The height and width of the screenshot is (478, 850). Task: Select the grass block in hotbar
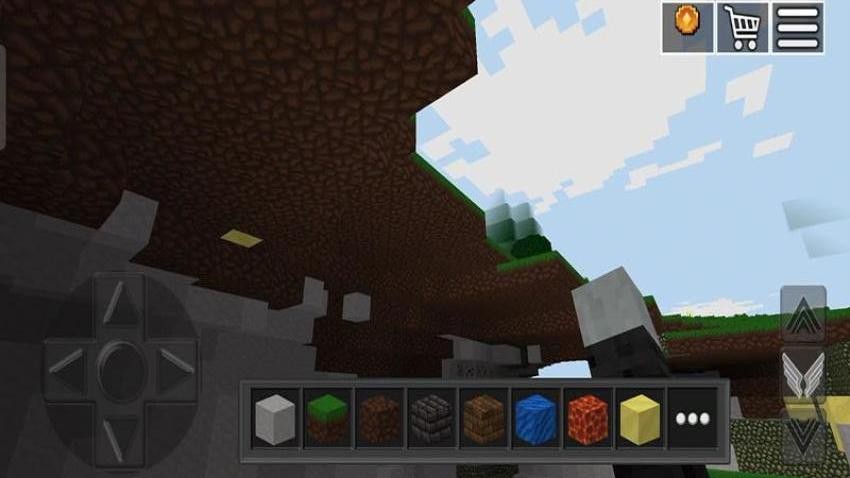[x=325, y=415]
